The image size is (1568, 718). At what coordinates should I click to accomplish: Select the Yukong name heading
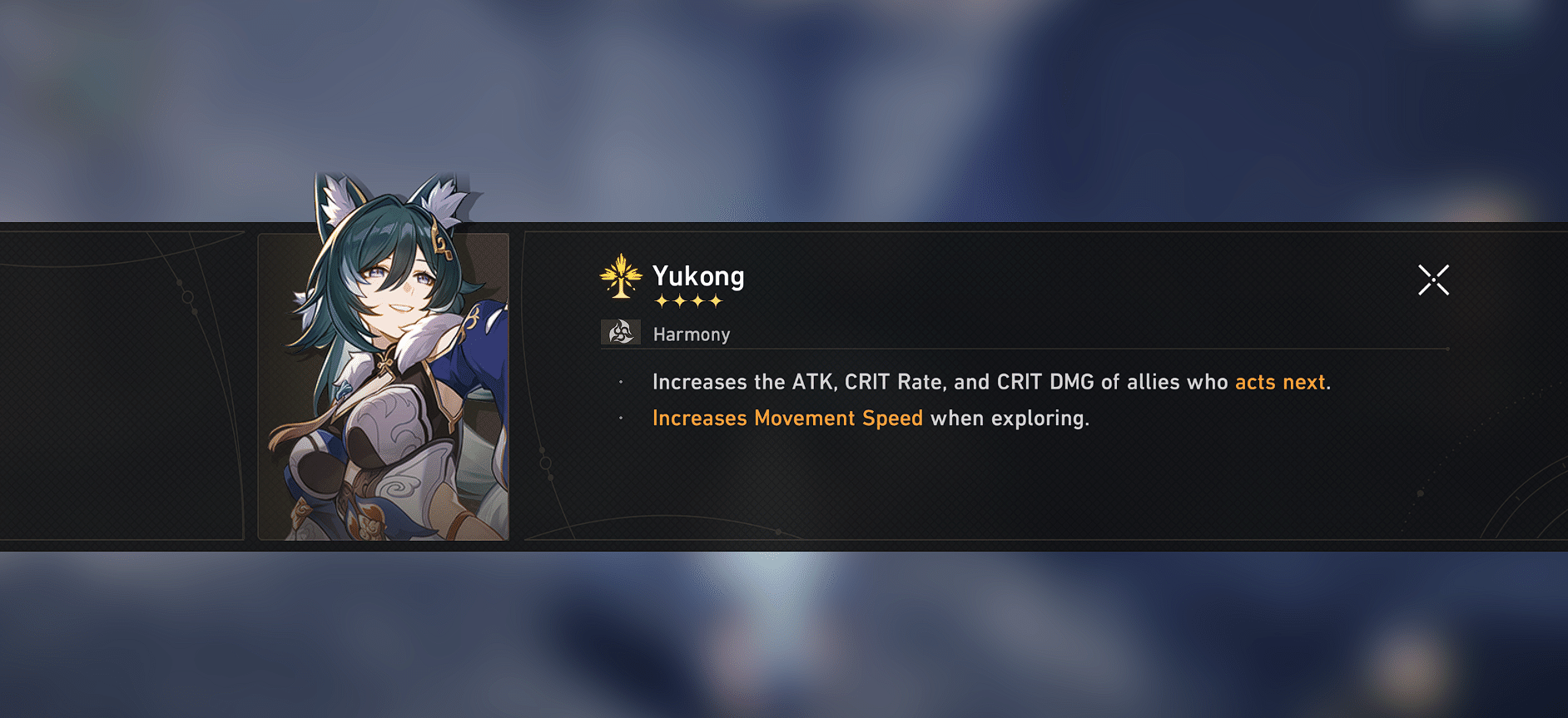click(x=699, y=277)
